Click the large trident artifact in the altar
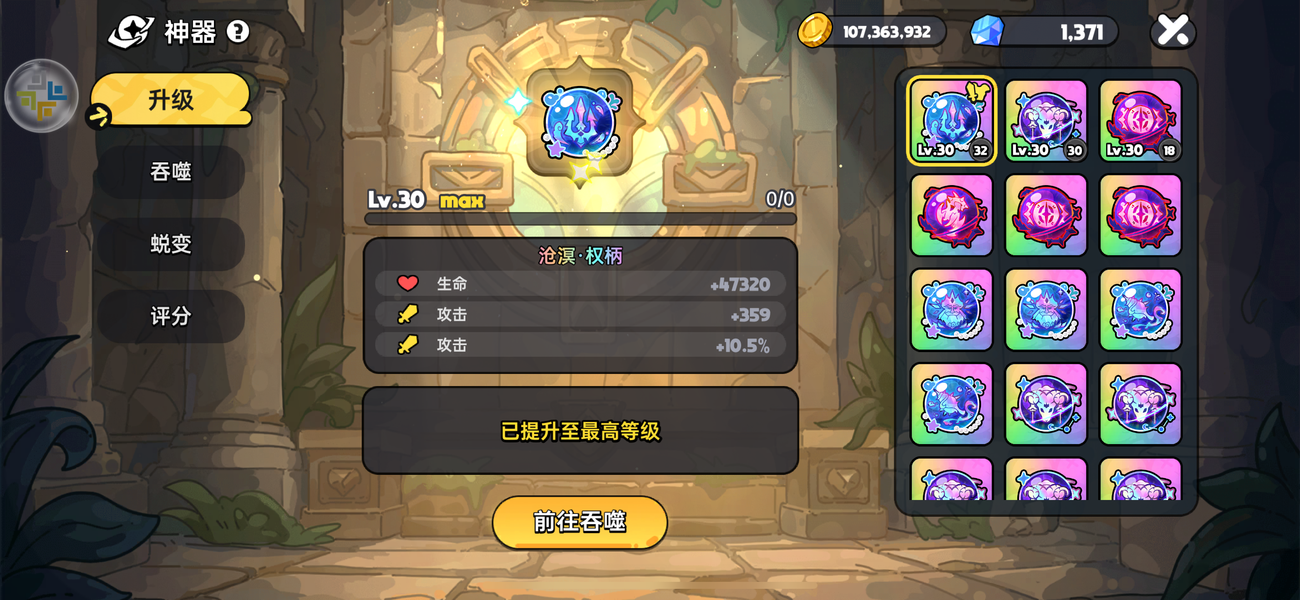The image size is (1300, 600). tap(580, 123)
